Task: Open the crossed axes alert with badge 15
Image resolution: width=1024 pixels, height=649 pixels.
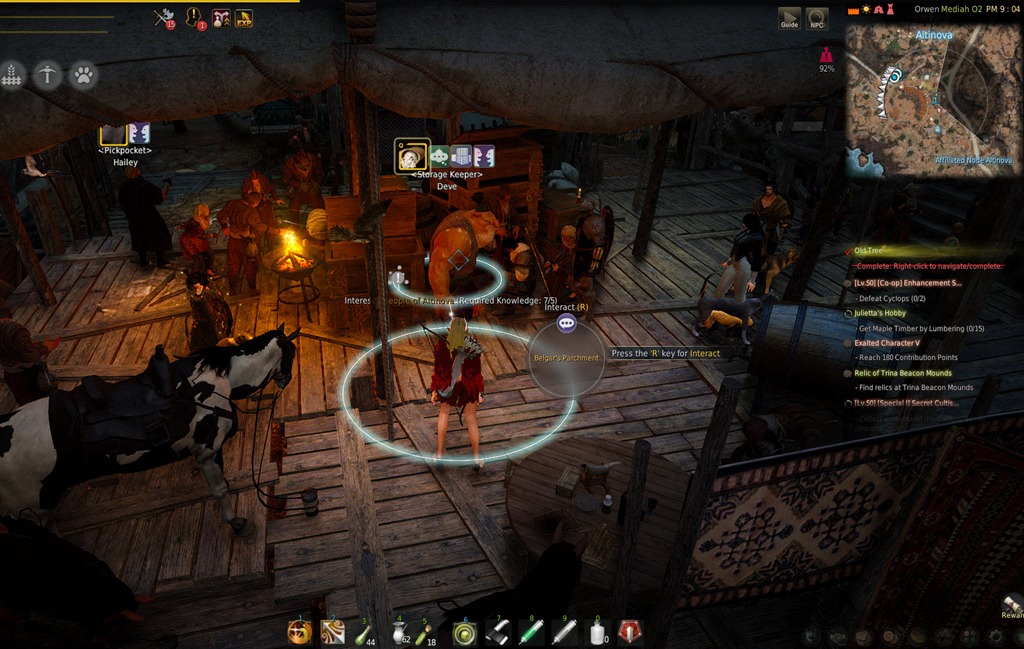Action: click(164, 17)
